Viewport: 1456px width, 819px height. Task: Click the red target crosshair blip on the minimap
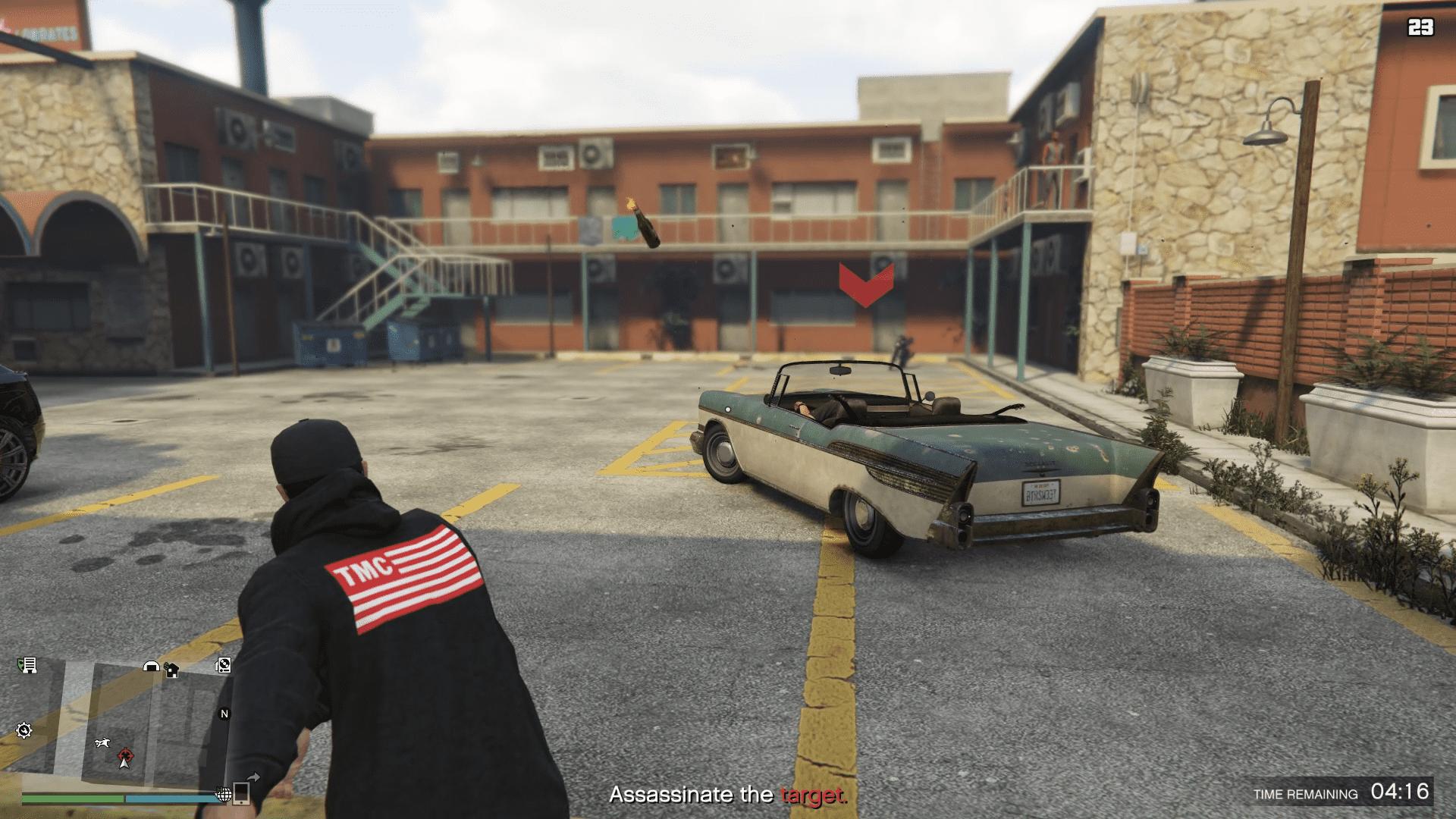click(x=125, y=755)
